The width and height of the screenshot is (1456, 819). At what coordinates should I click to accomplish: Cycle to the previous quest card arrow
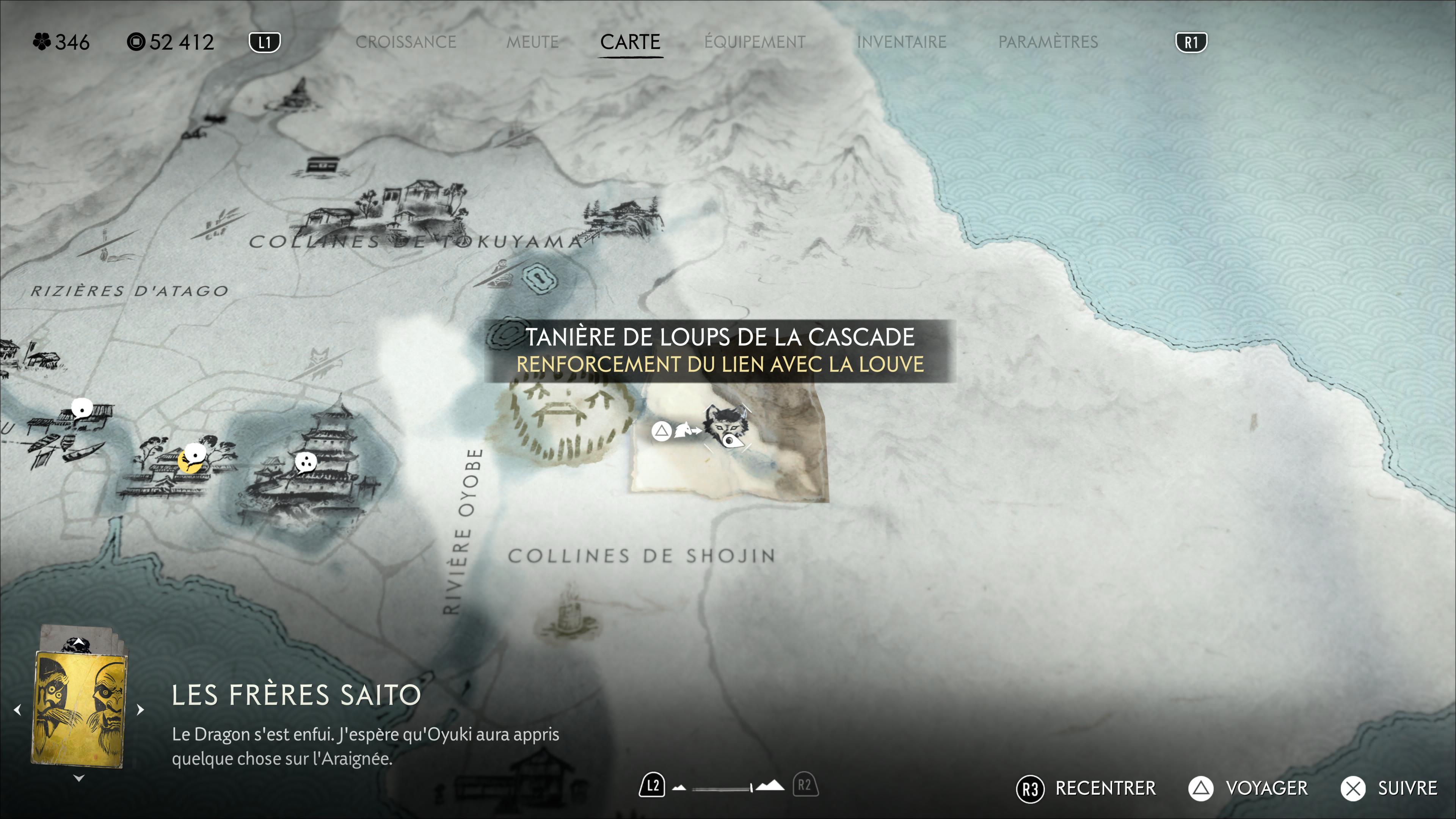[x=17, y=709]
